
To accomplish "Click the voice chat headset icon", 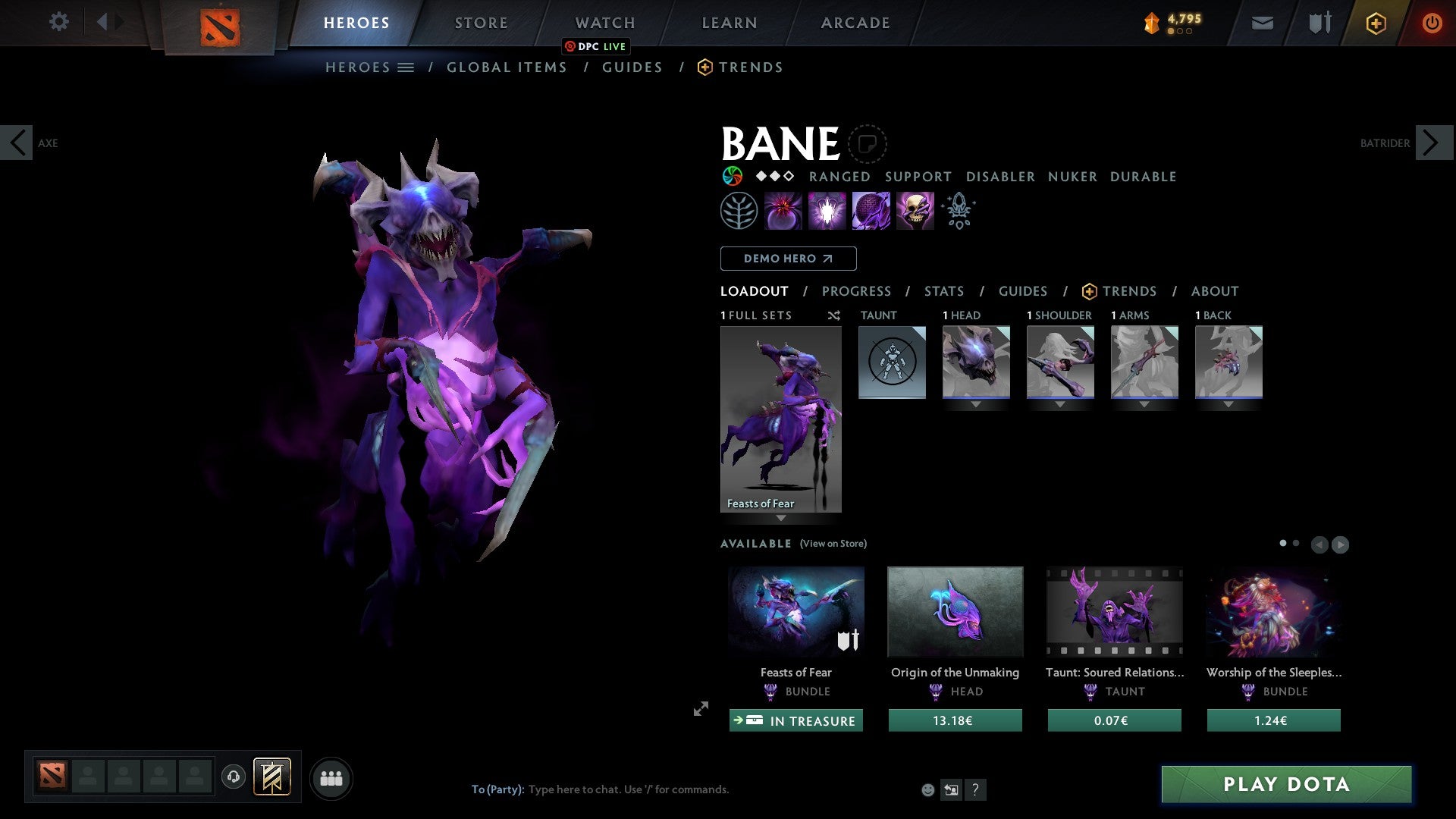I will (233, 778).
